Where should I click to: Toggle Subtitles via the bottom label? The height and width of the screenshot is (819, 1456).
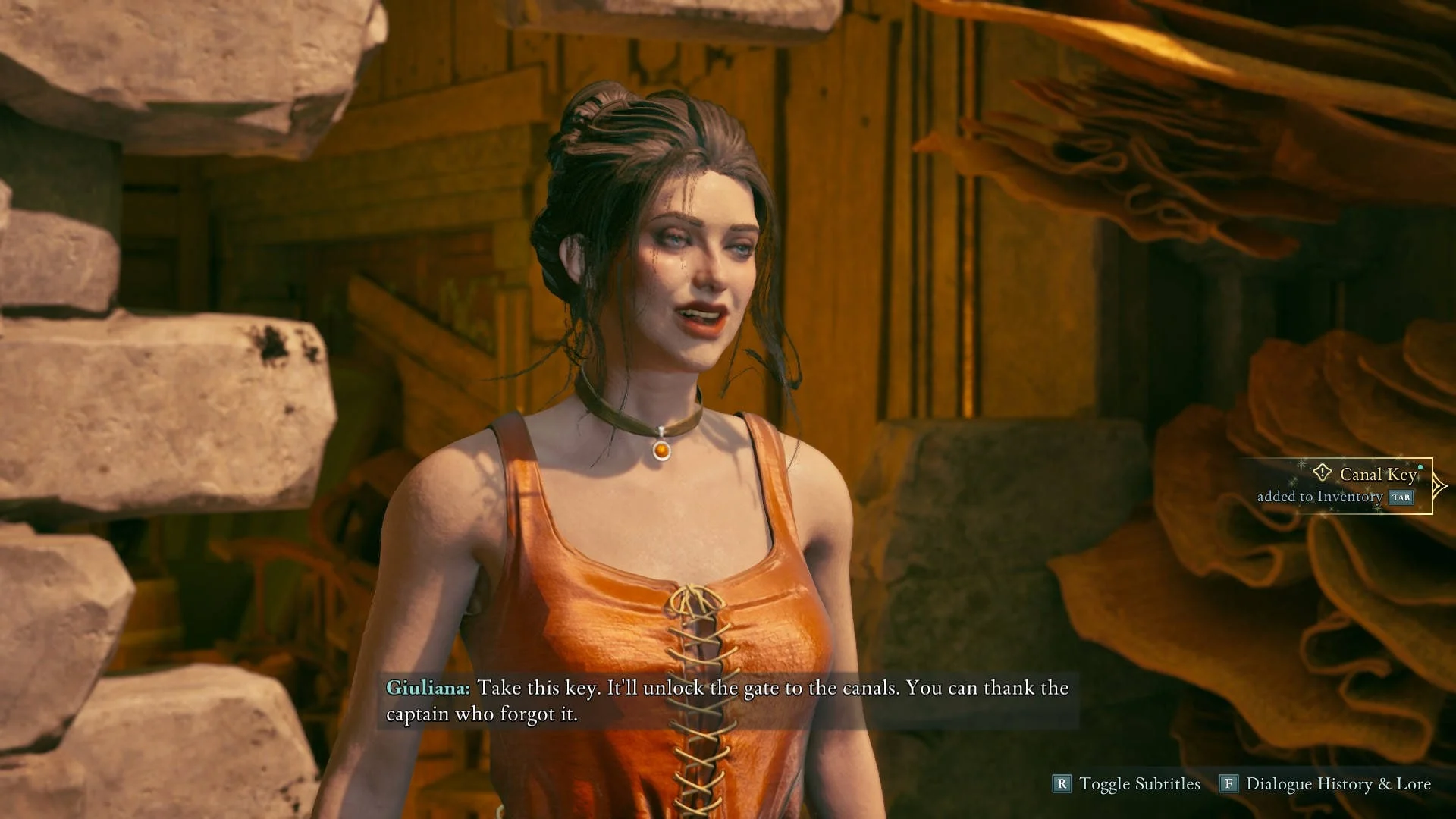click(1139, 784)
